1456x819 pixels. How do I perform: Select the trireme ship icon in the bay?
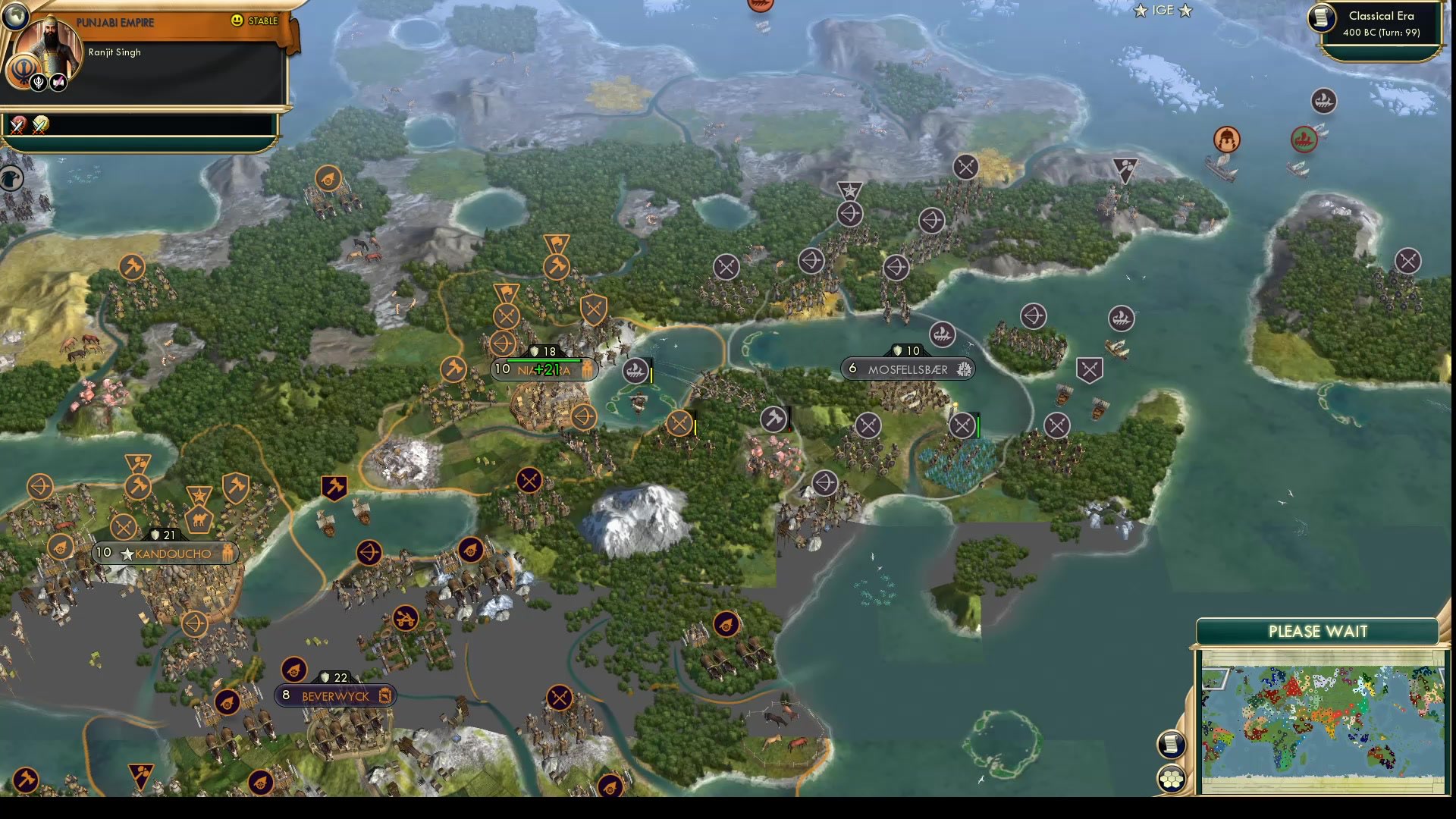point(635,370)
